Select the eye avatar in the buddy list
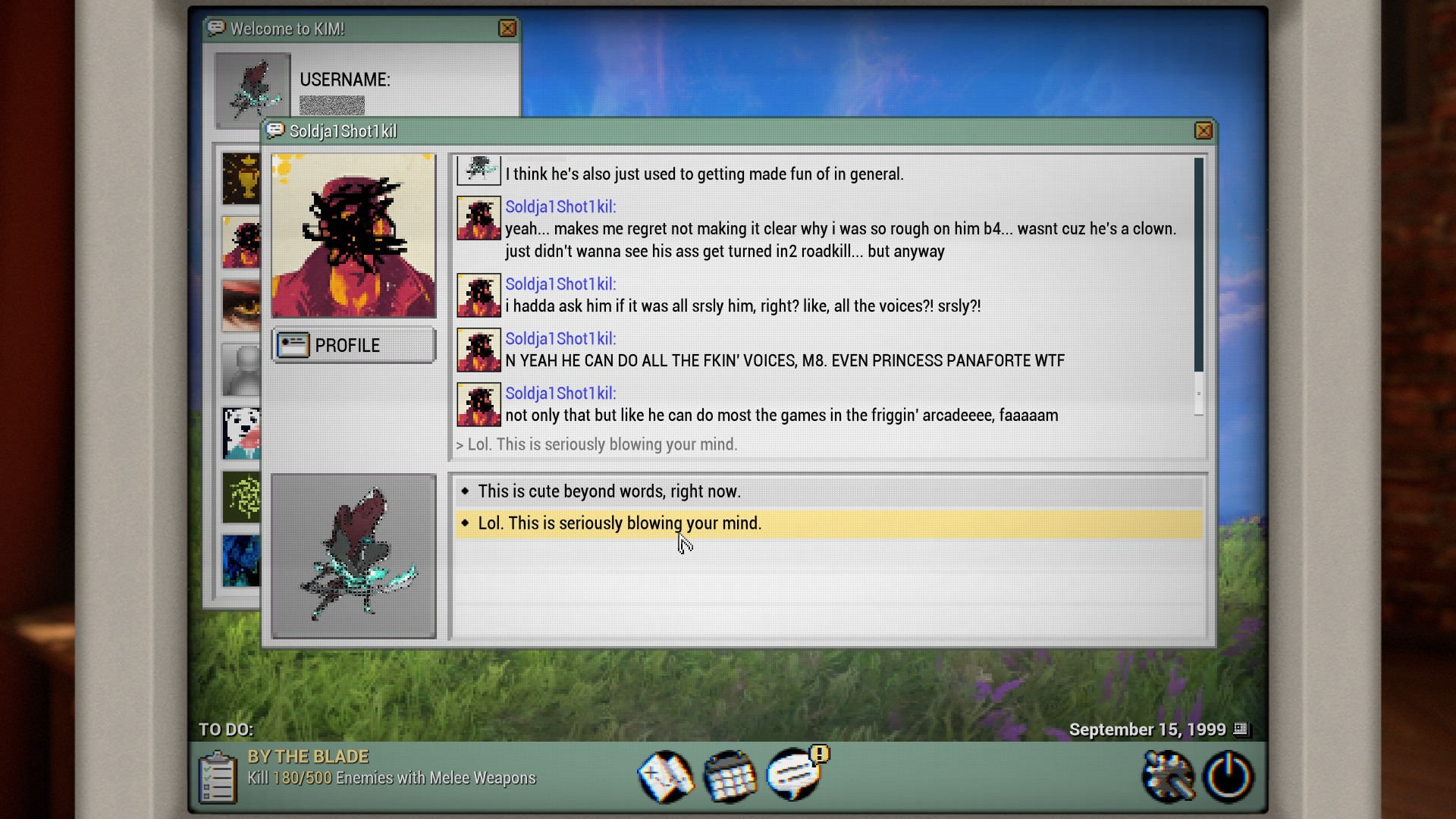The height and width of the screenshot is (819, 1456). click(240, 306)
